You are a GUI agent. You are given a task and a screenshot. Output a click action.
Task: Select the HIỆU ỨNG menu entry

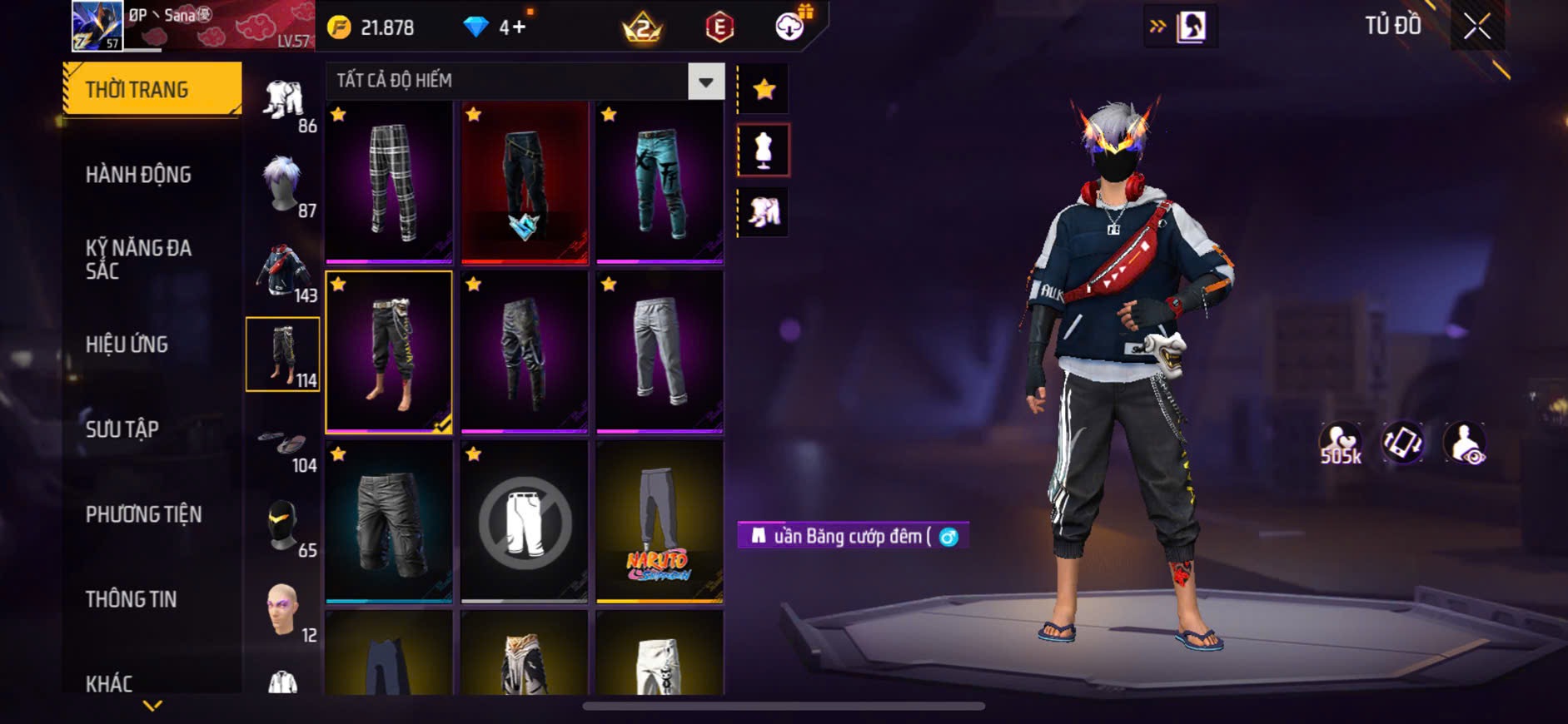click(127, 345)
